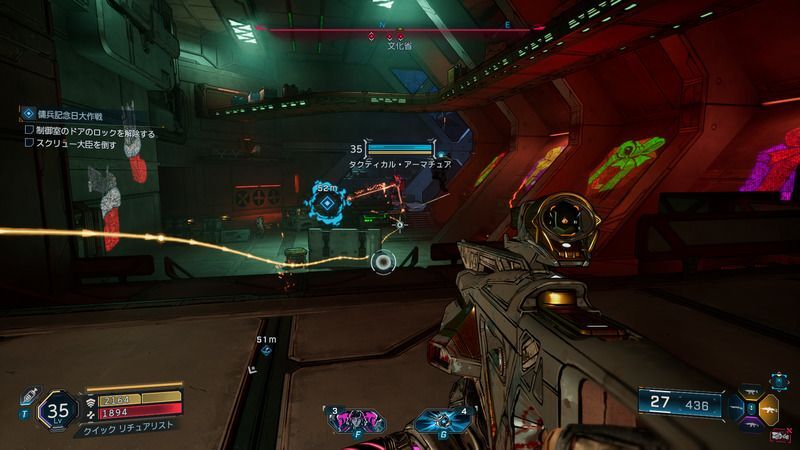Click the 制御室のドアのロックを解除する objective checkbox
The image size is (800, 450).
tap(29, 130)
